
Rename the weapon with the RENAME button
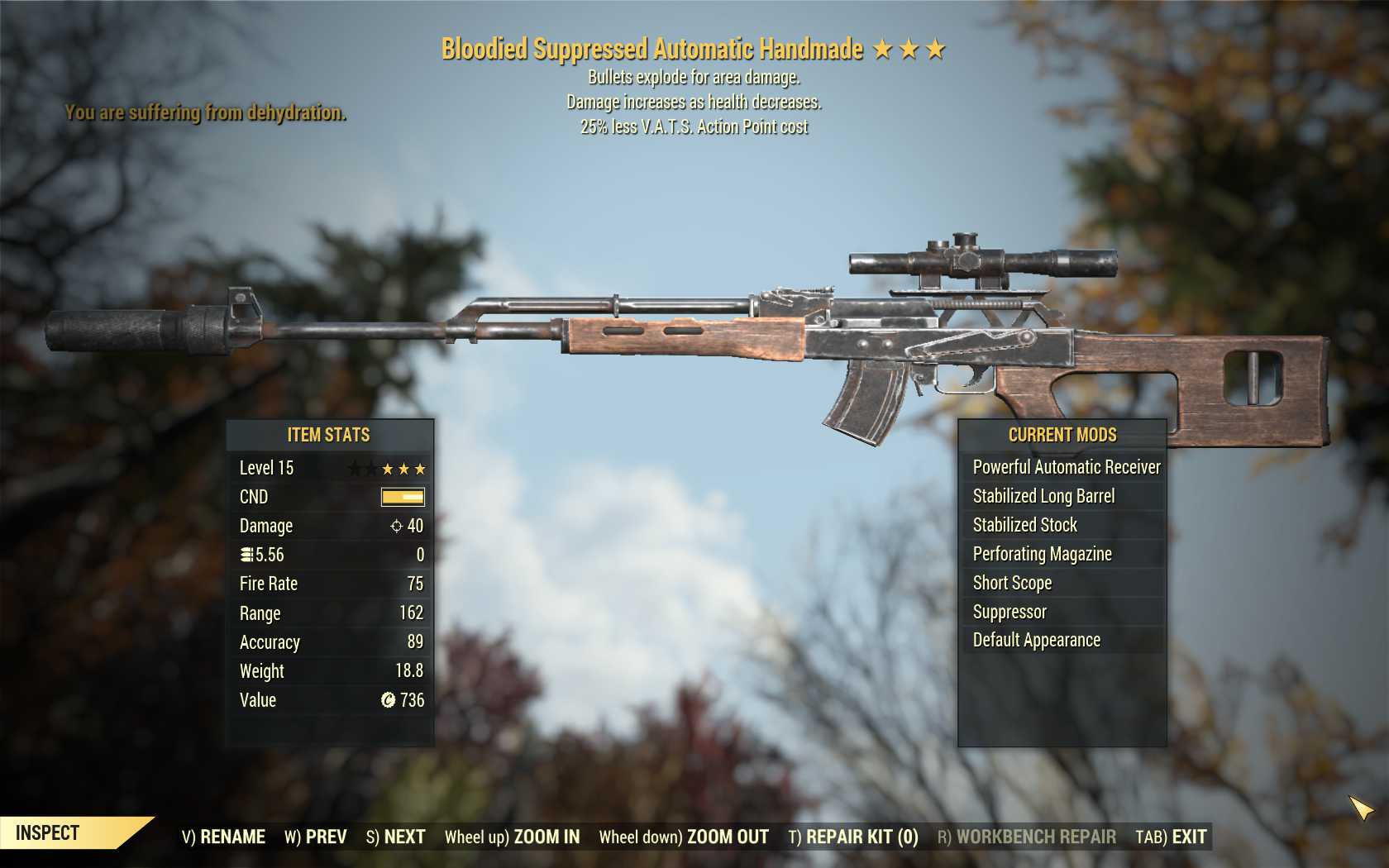[223, 837]
